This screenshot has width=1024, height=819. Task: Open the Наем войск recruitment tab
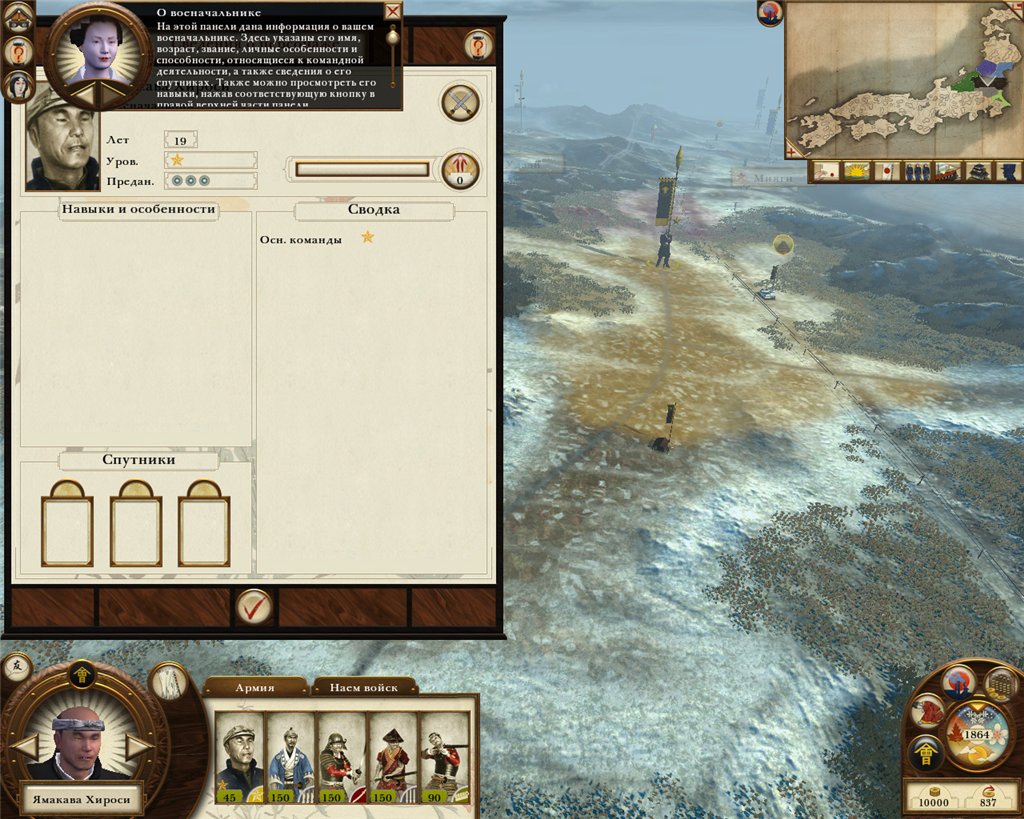pos(366,687)
